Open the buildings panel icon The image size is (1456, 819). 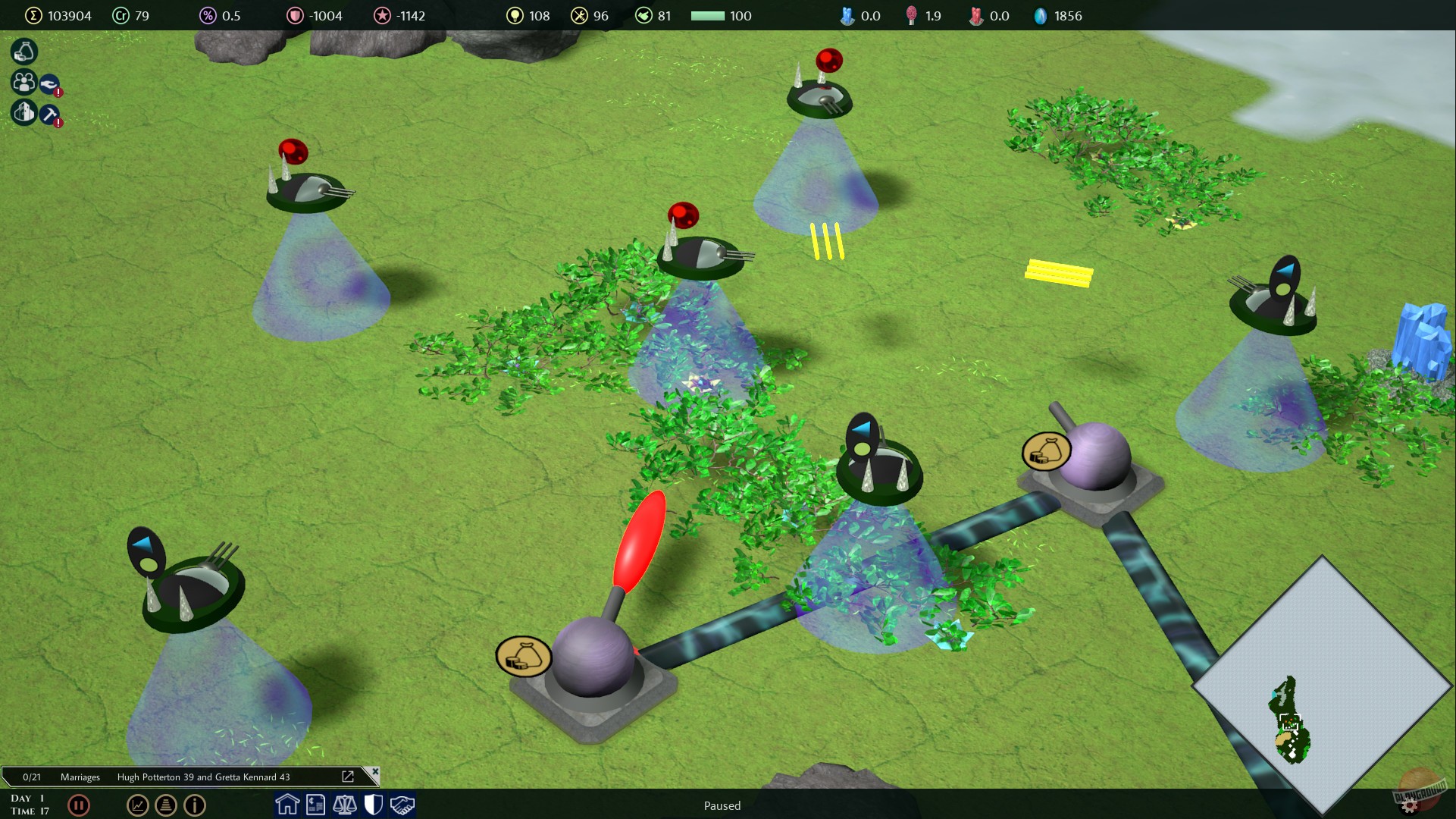click(23, 112)
